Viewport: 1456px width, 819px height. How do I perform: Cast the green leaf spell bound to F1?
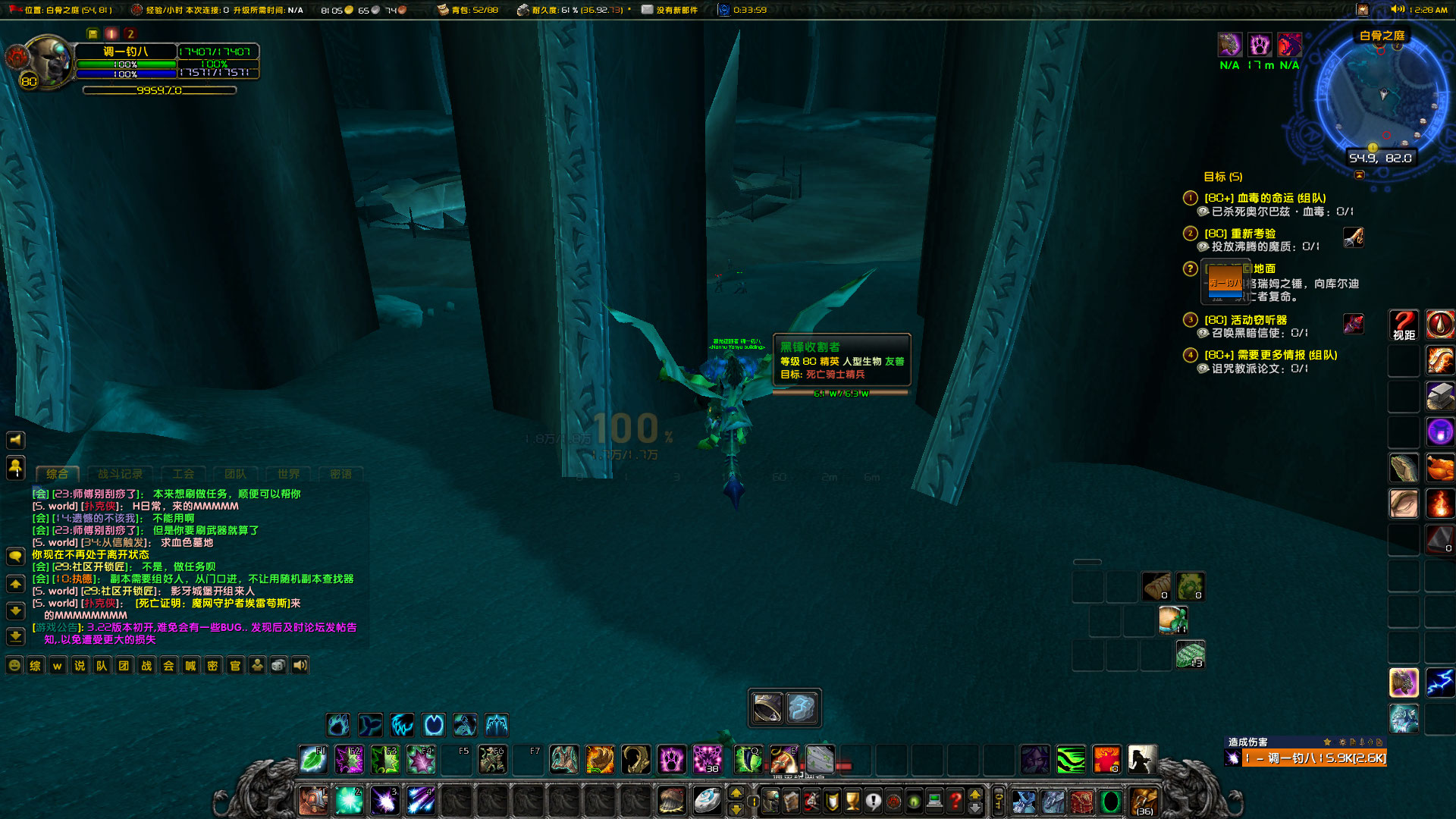314,759
